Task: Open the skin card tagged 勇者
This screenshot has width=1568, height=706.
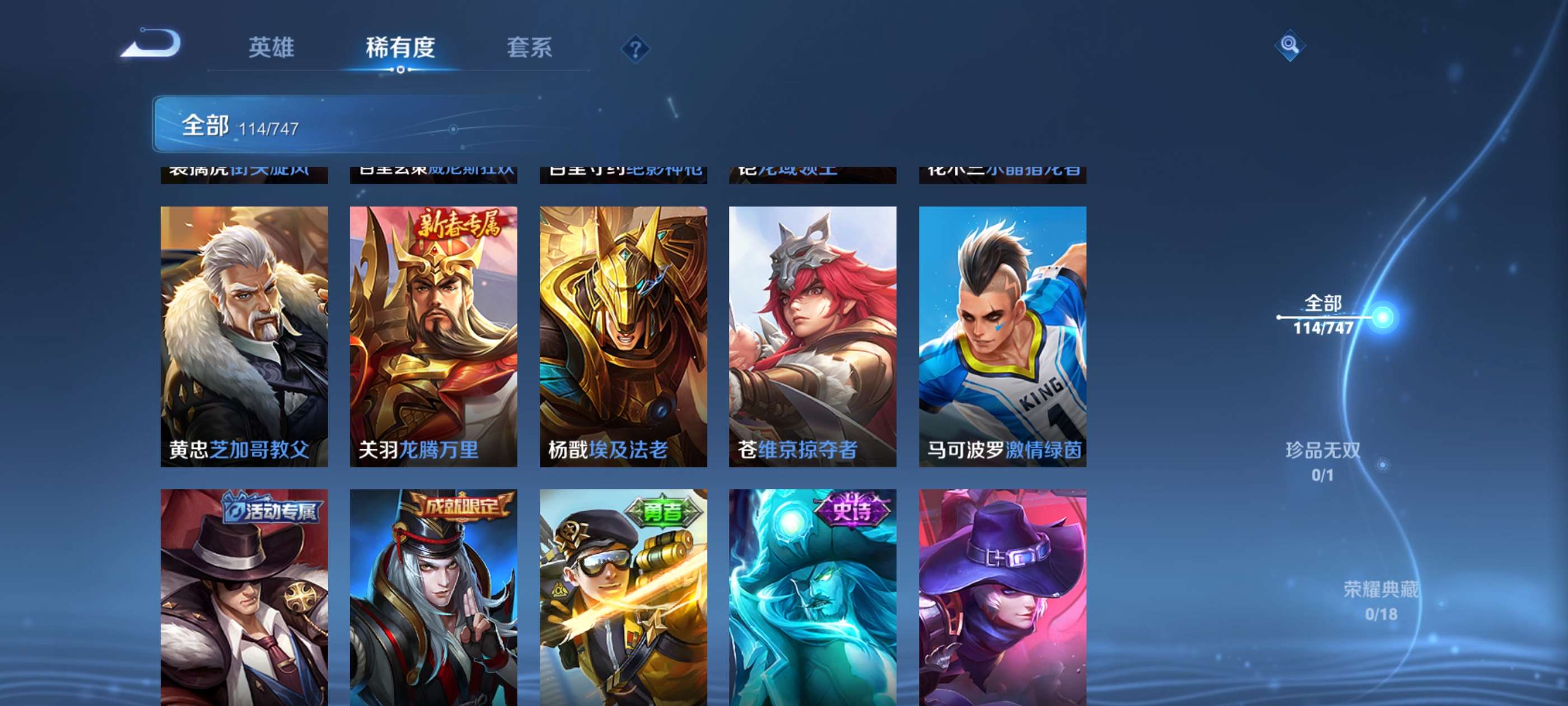Action: [623, 597]
